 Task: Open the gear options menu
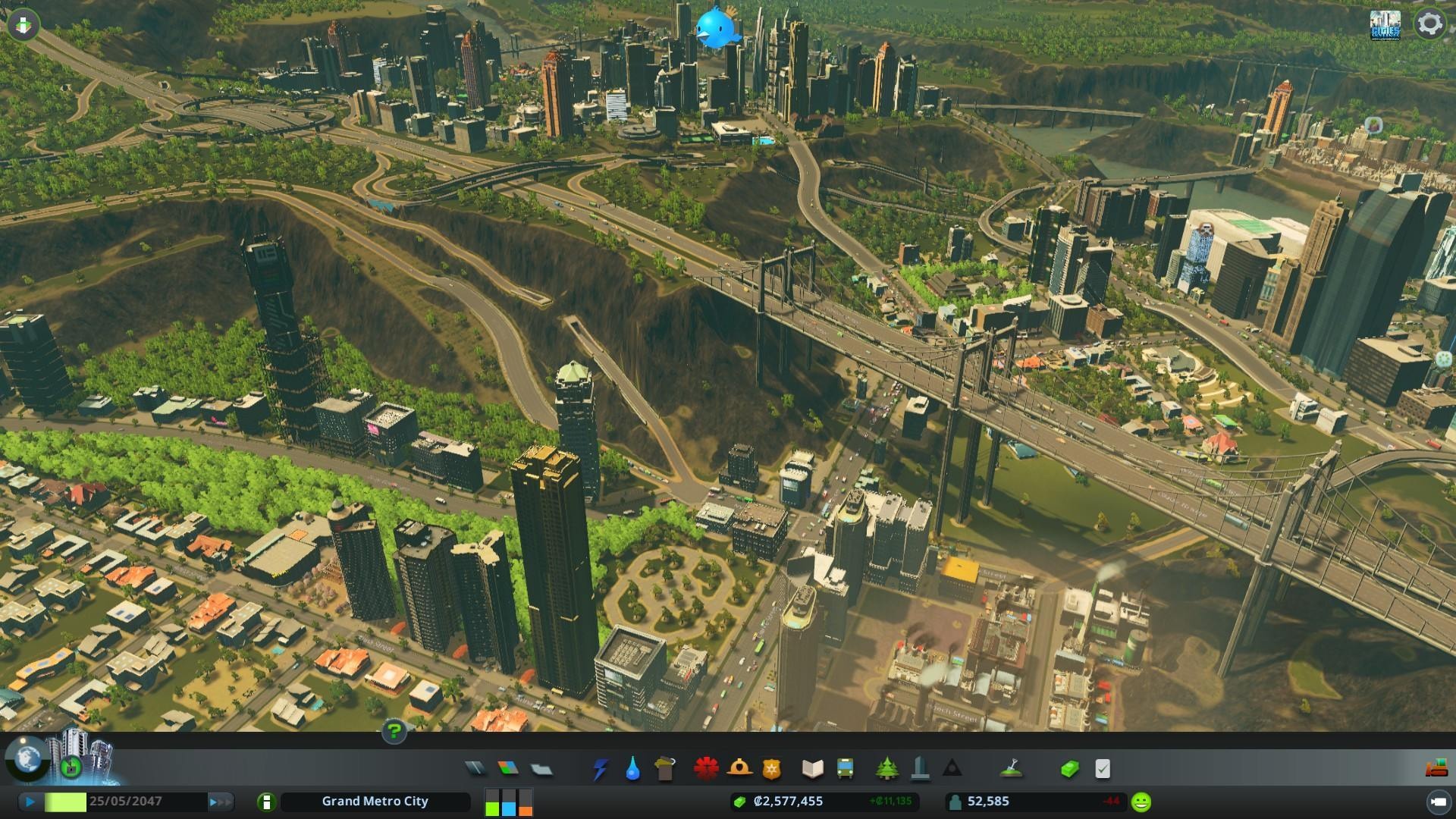pyautogui.click(x=1429, y=24)
